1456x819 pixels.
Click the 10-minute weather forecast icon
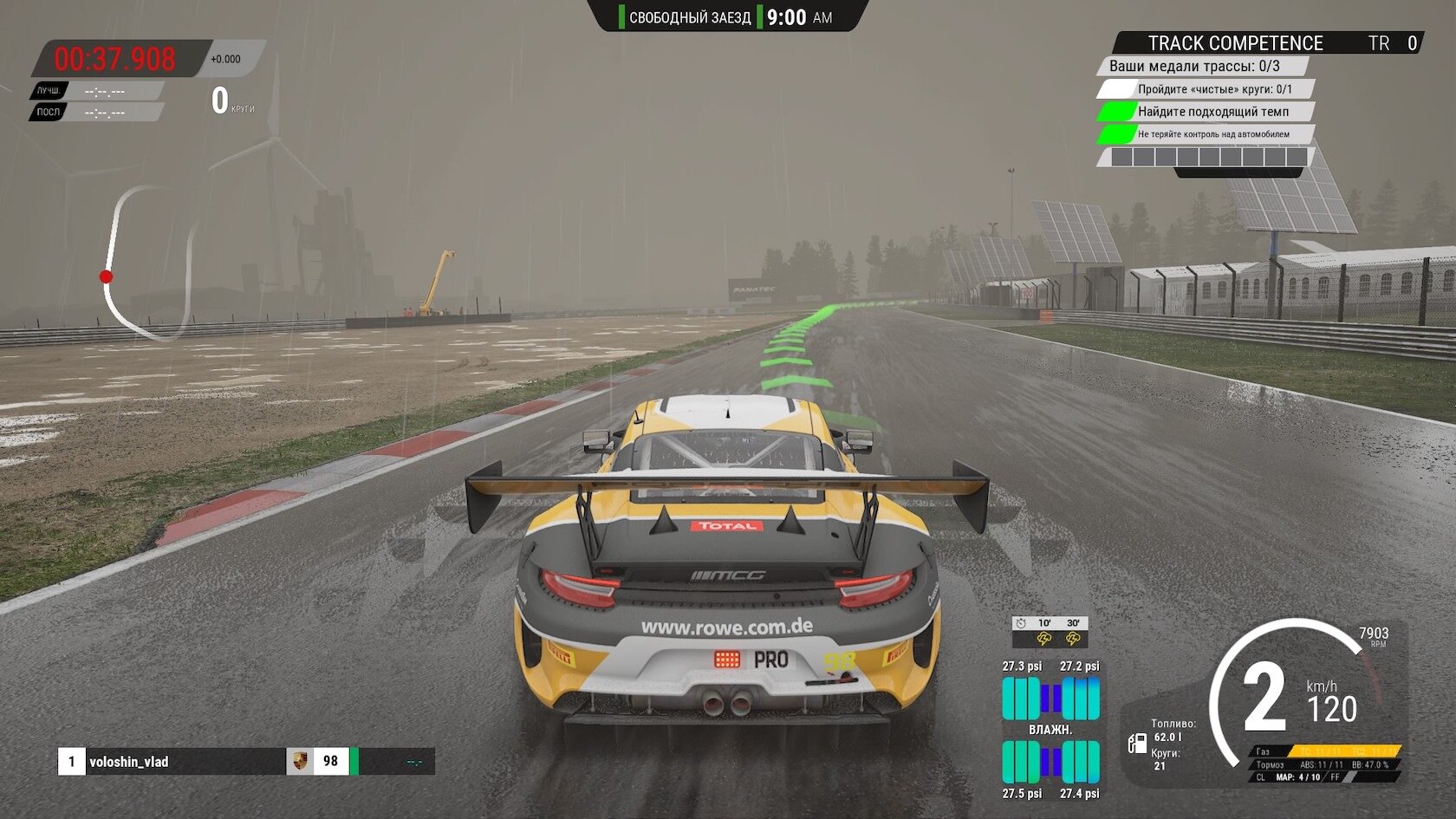[x=1044, y=639]
